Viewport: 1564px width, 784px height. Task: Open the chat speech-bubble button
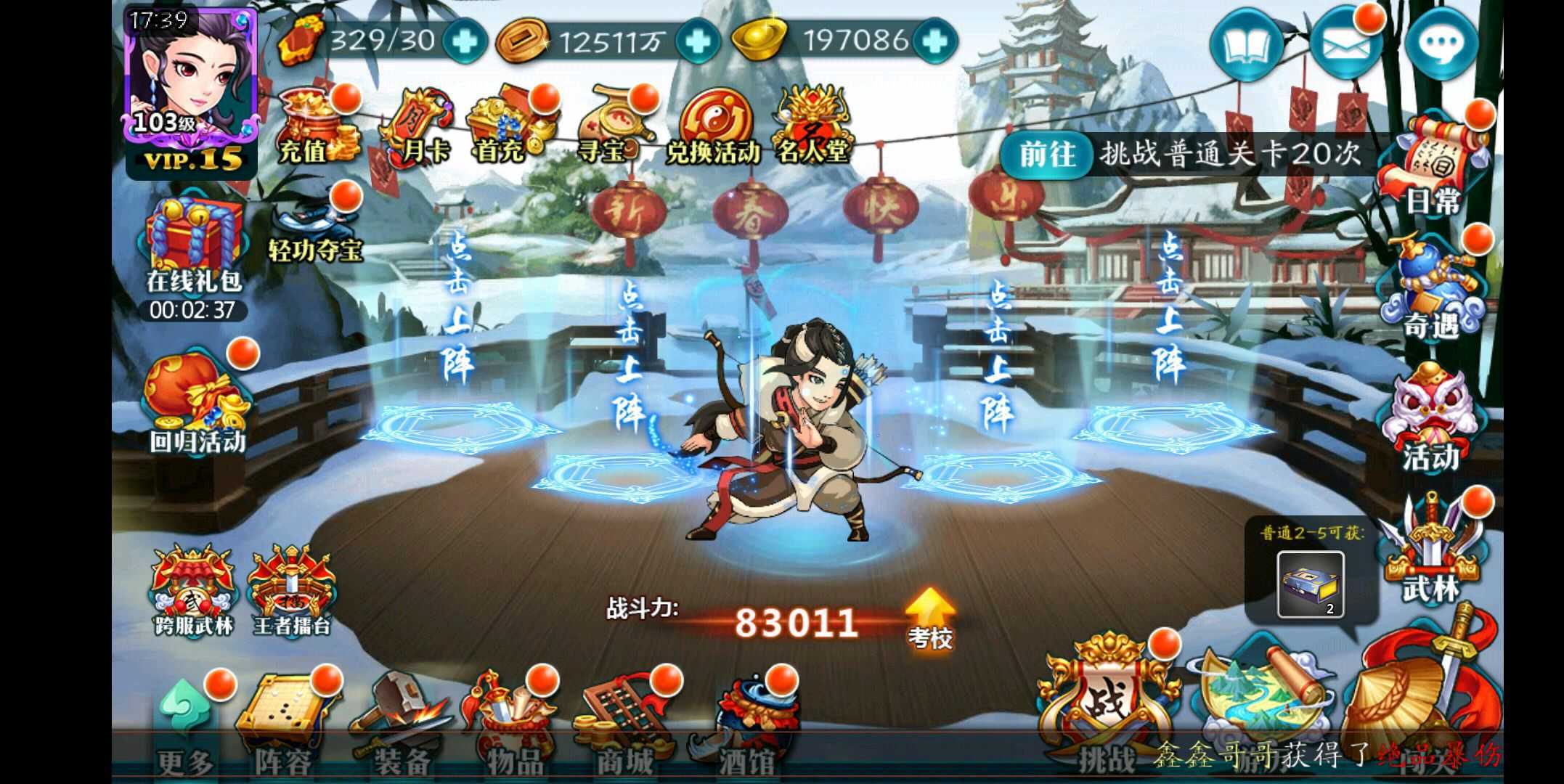tap(1441, 45)
